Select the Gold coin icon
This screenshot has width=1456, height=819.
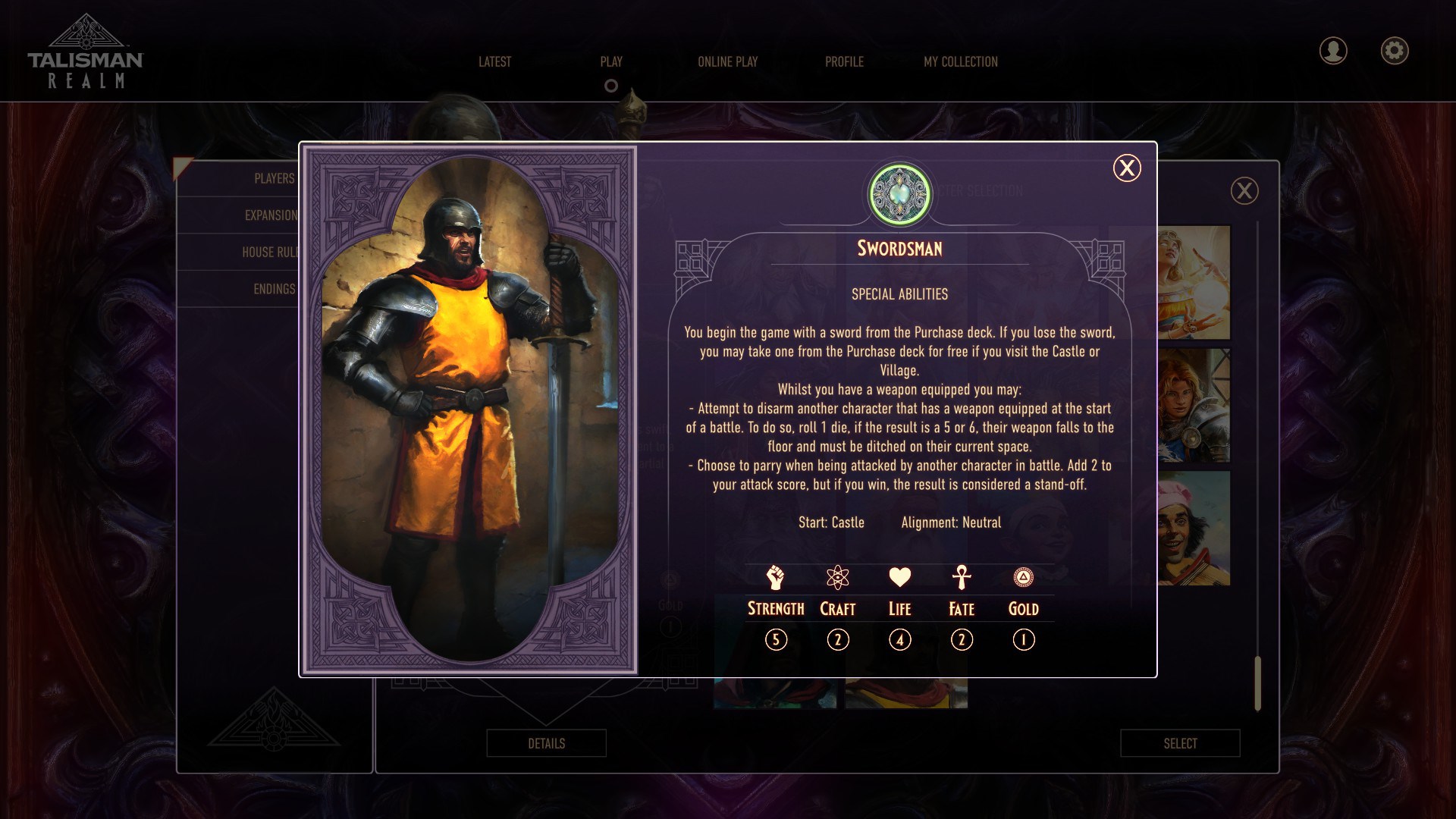point(1024,579)
